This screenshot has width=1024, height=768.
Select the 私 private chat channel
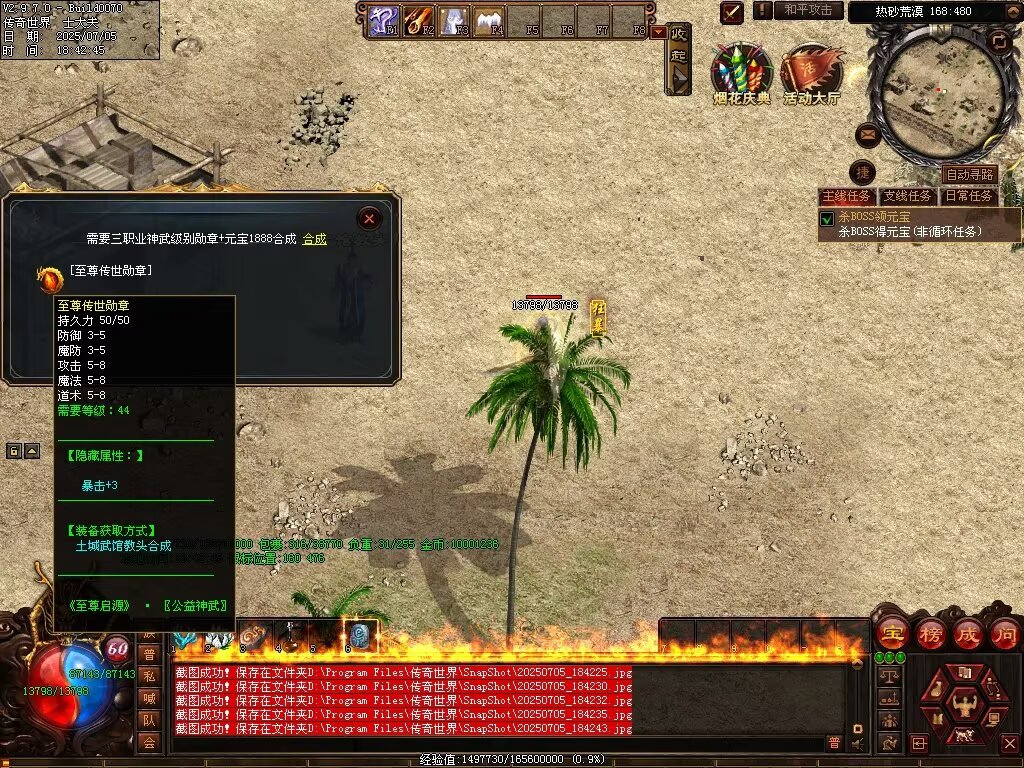pos(149,675)
